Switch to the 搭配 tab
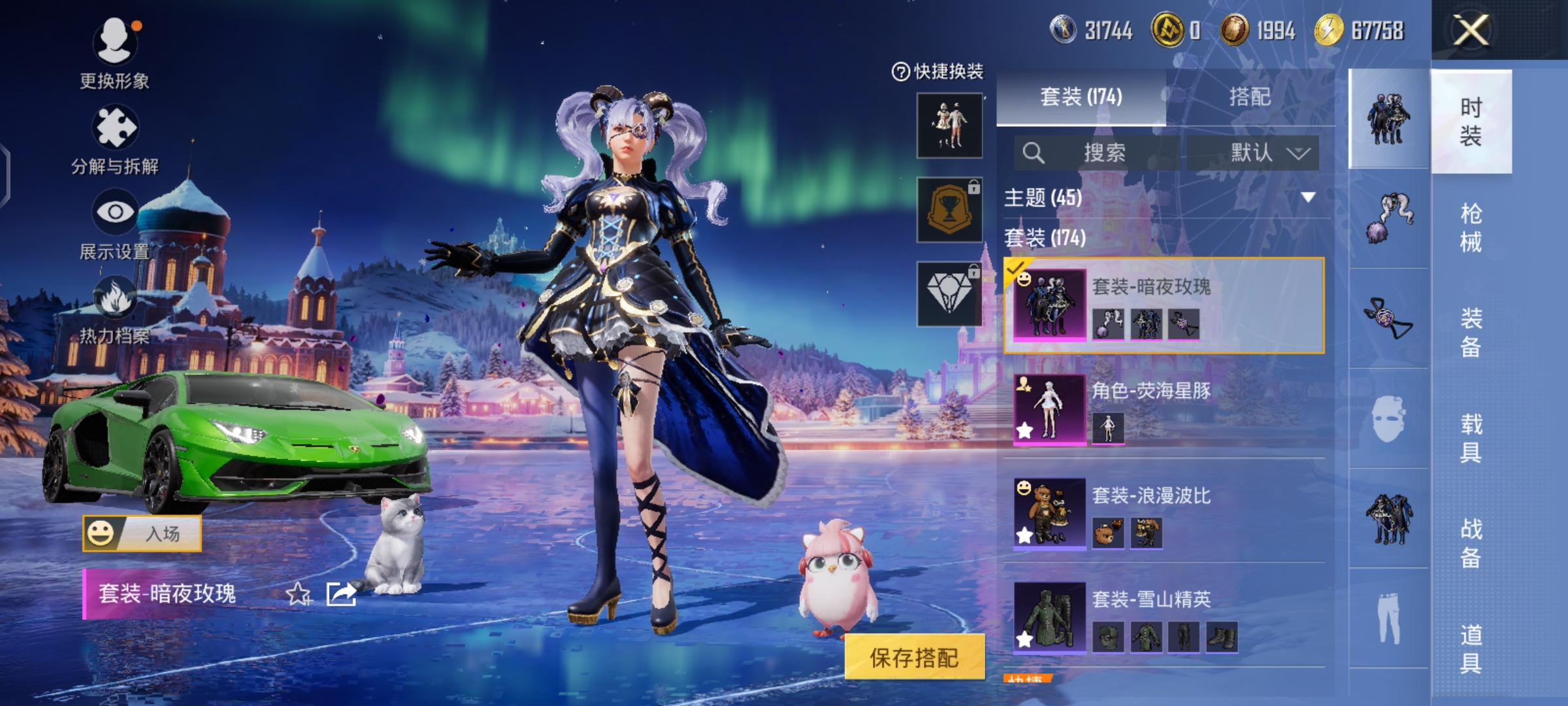Image resolution: width=1568 pixels, height=706 pixels. point(1250,97)
